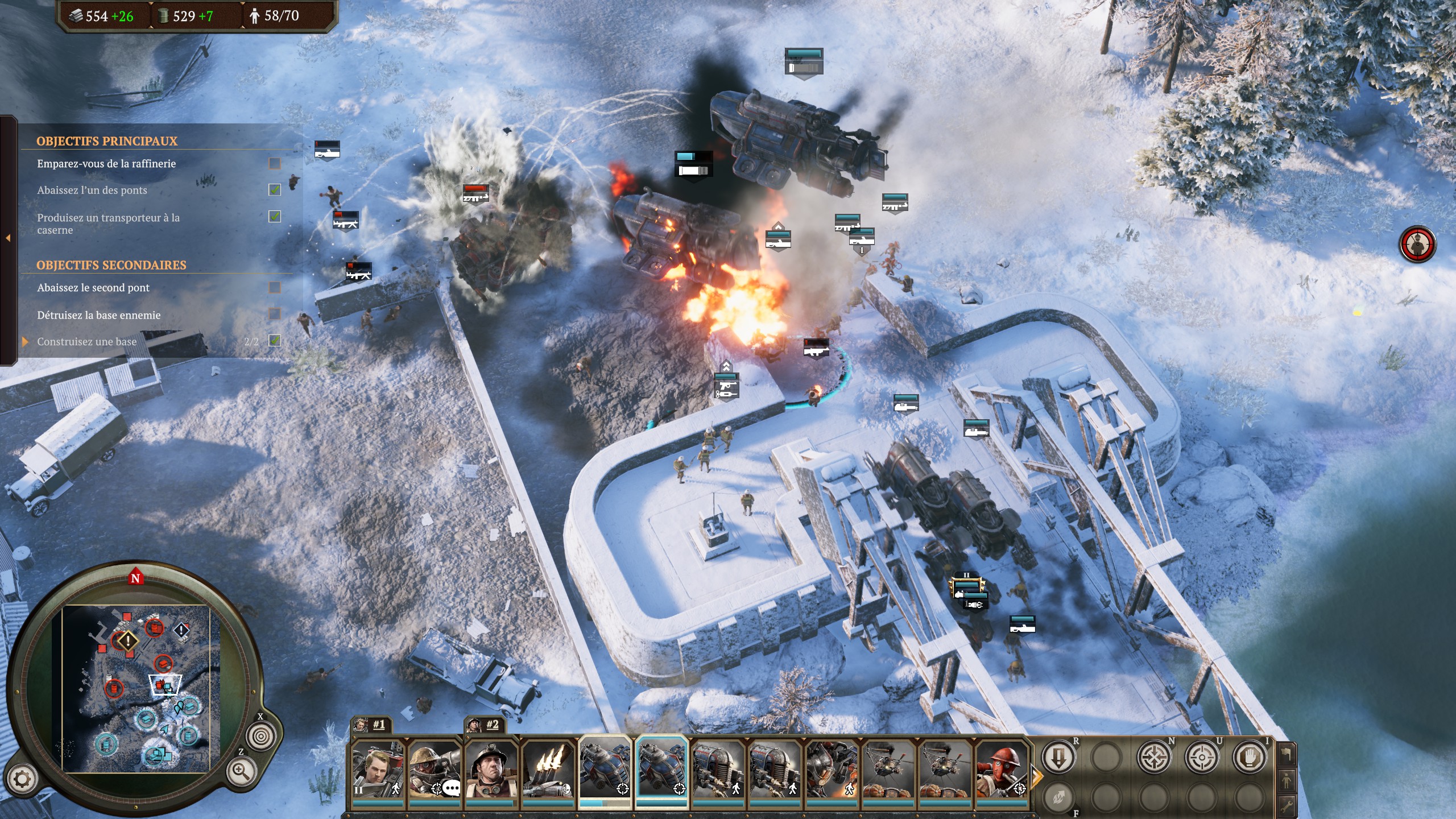This screenshot has height=819, width=1456.
Task: Collapse the objectives panel with the side arrow
Action: pyautogui.click(x=8, y=238)
